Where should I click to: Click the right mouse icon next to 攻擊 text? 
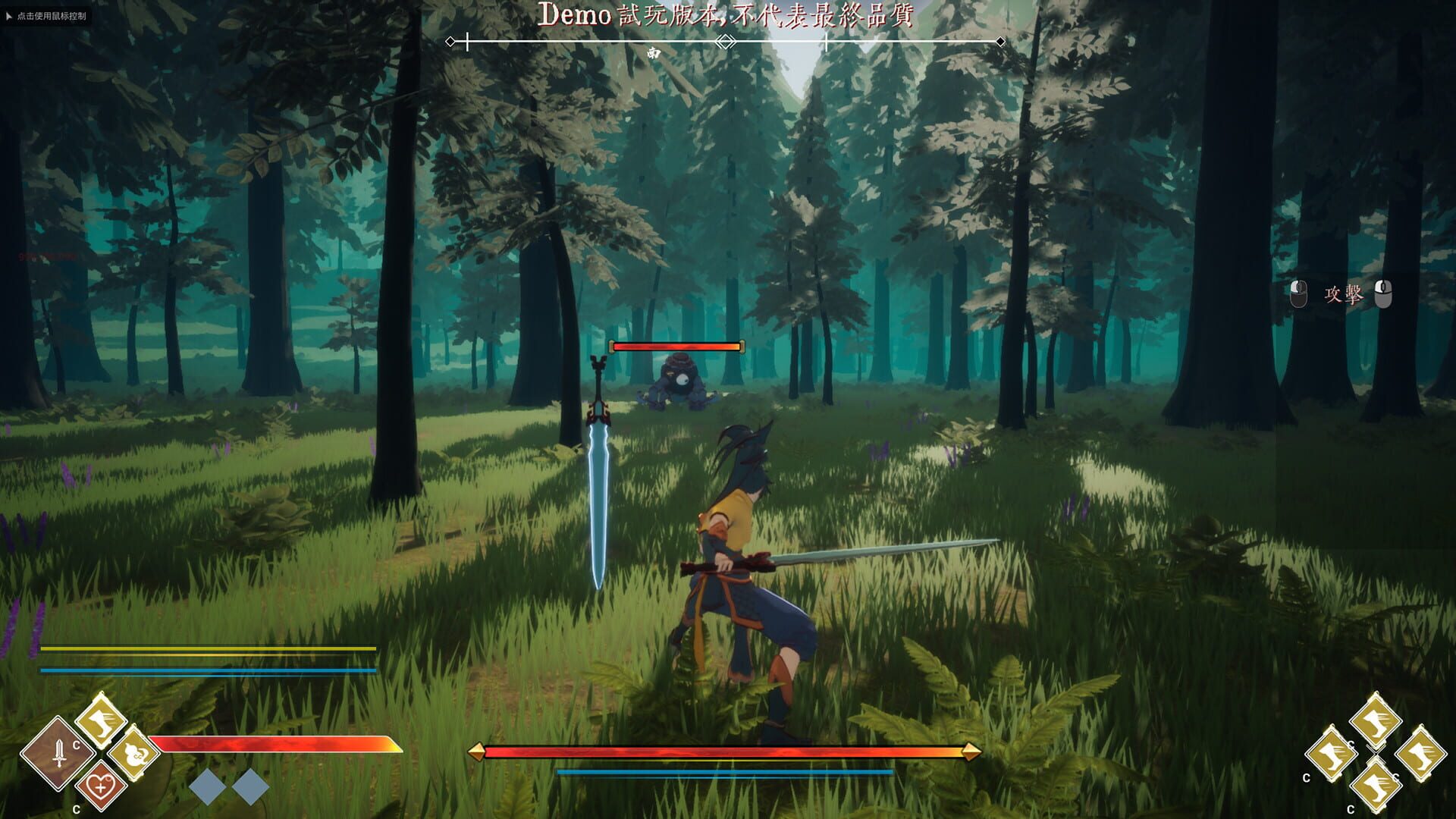pos(1383,294)
